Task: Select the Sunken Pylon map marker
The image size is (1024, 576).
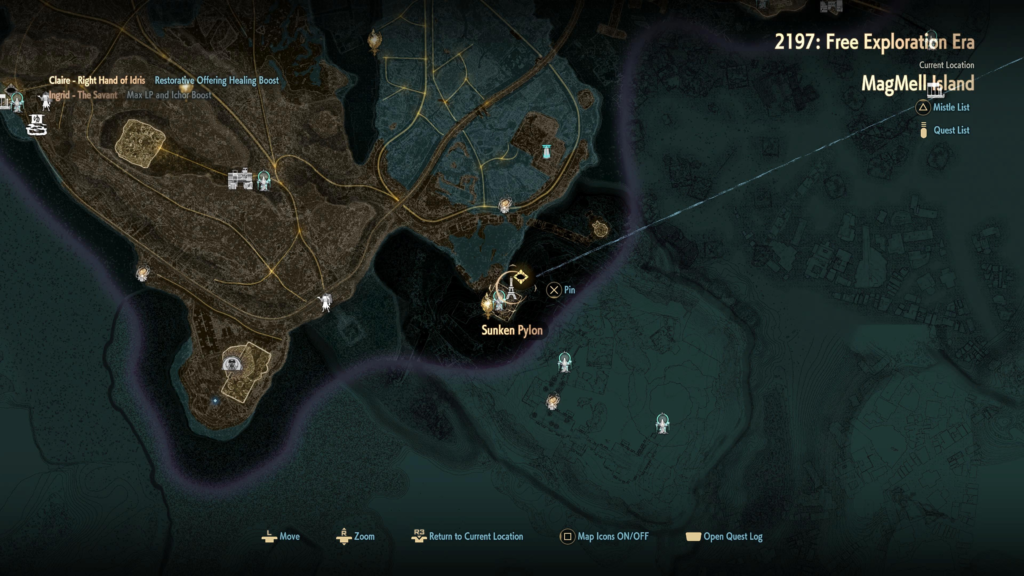Action: (x=509, y=291)
